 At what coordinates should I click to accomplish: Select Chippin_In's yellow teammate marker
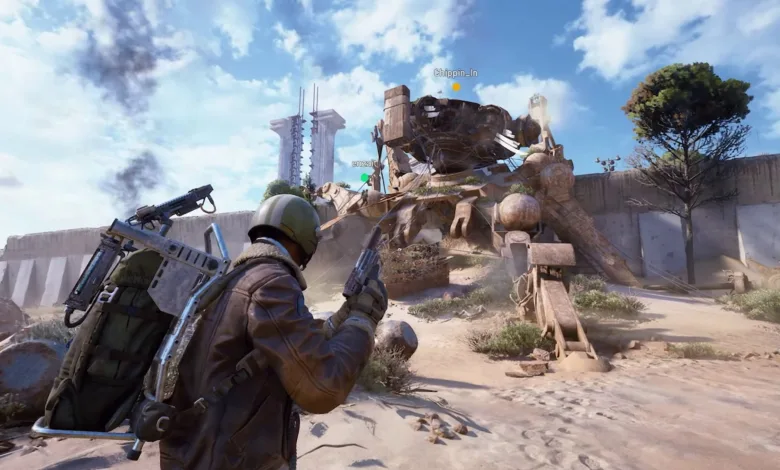(x=456, y=87)
